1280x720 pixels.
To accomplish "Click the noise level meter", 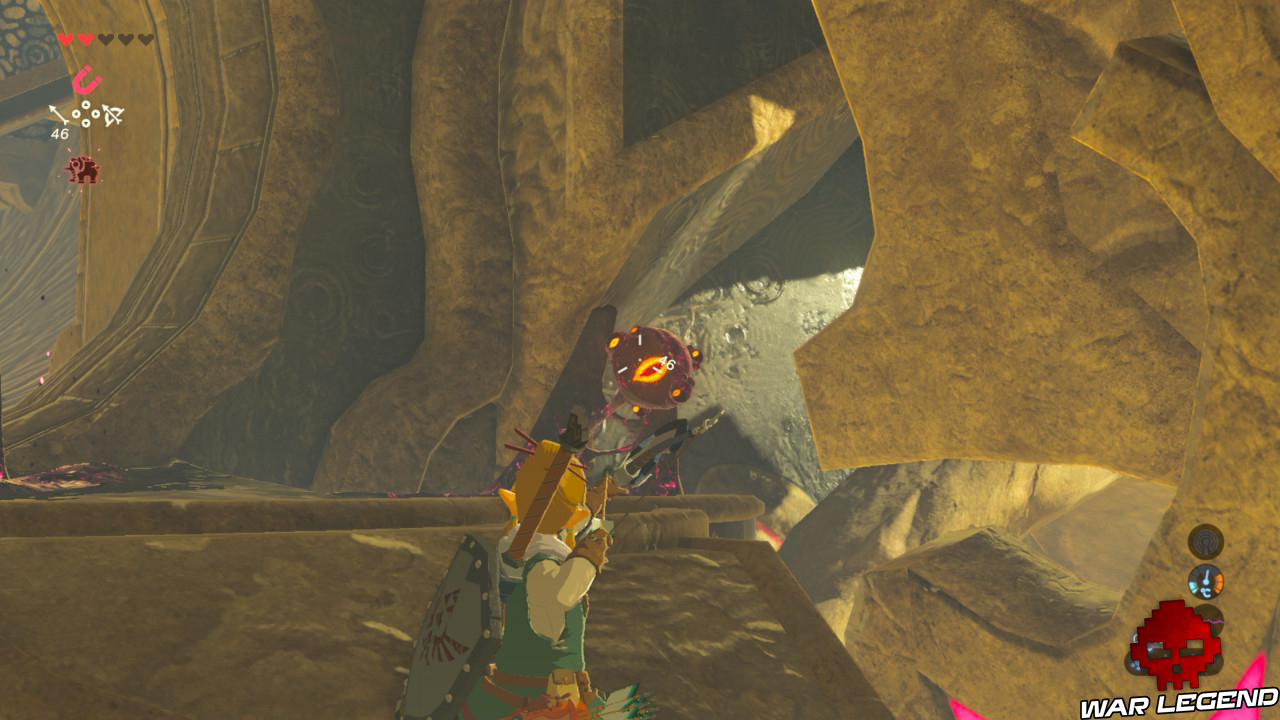I will click(x=1209, y=621).
